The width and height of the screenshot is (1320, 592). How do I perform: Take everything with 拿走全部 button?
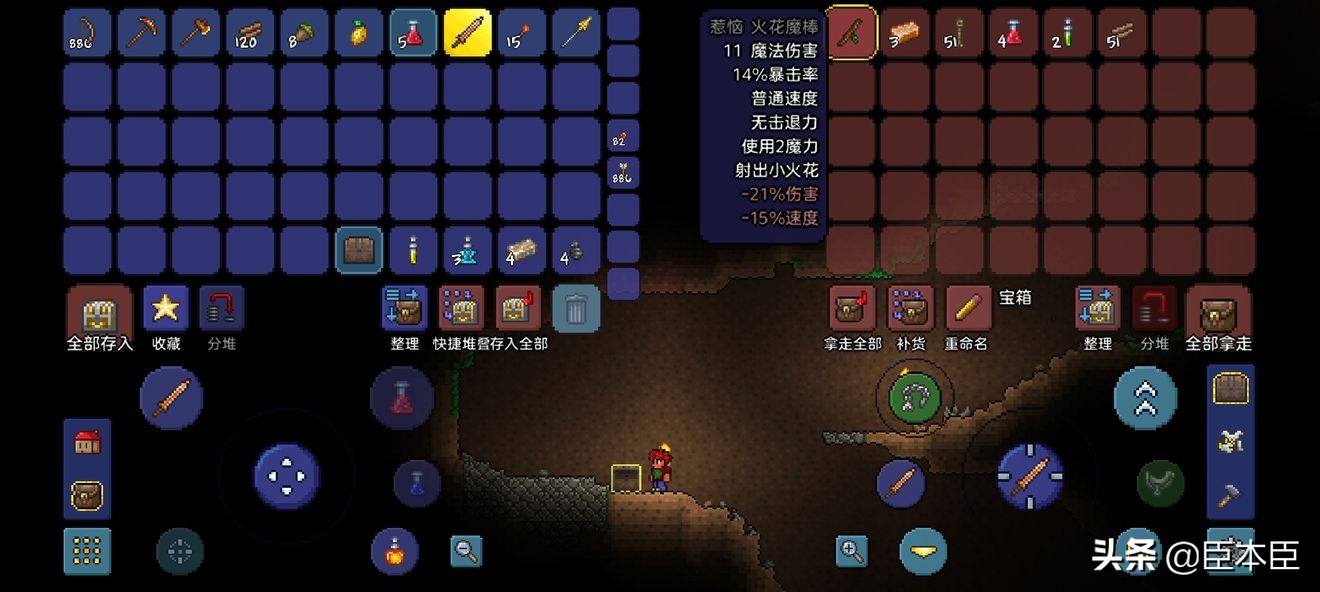coord(853,308)
